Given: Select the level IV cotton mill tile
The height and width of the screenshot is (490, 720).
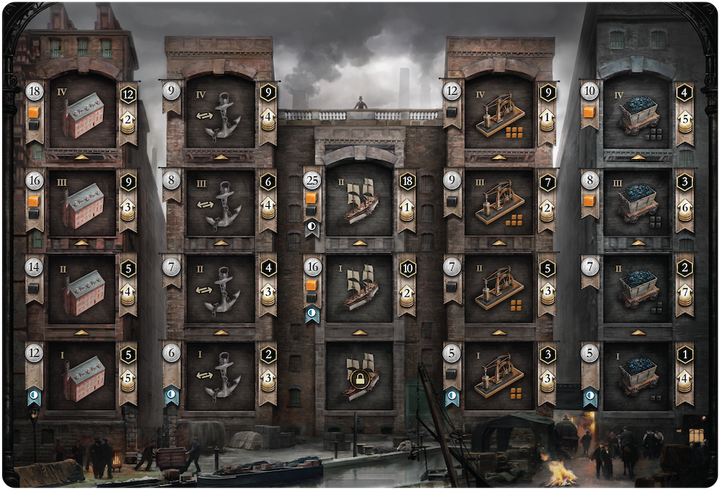Looking at the screenshot, I should [x=82, y=111].
